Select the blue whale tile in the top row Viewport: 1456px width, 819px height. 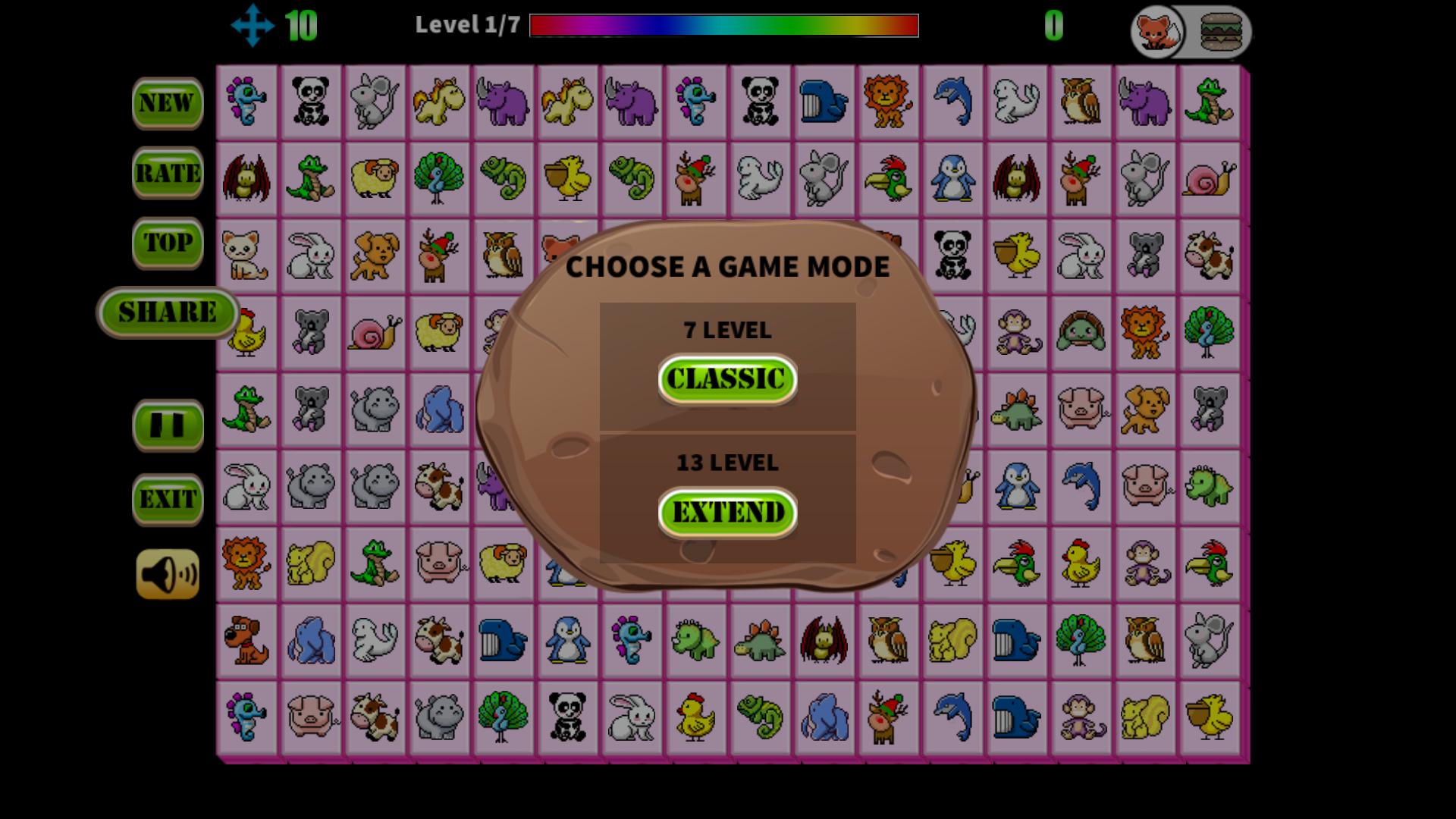tap(821, 102)
